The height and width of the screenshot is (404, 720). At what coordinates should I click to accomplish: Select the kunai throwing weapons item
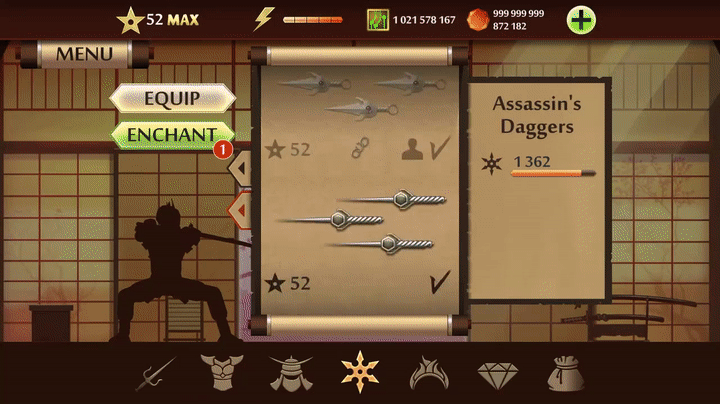[360, 92]
